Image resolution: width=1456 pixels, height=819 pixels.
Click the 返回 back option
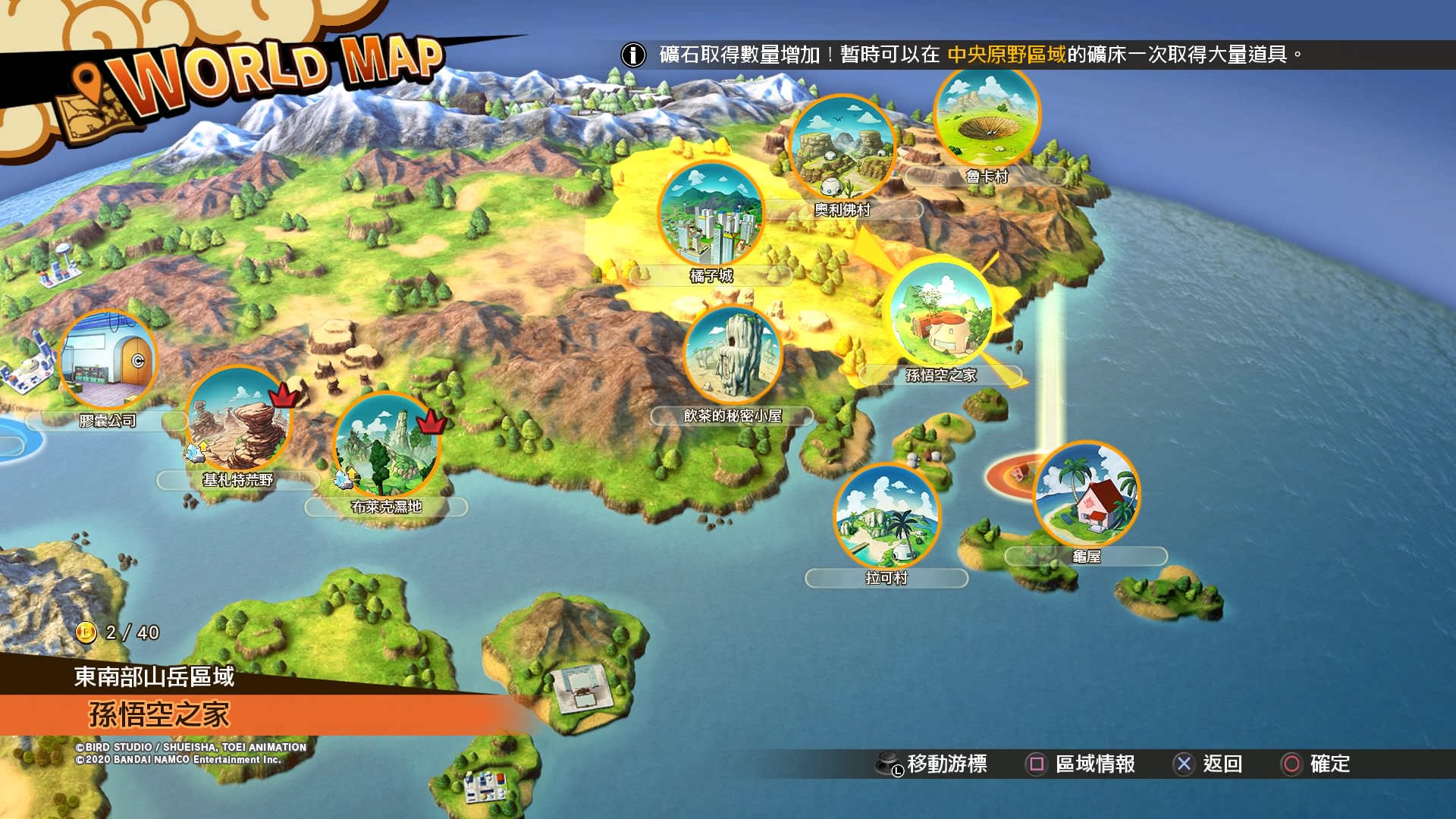tap(1208, 764)
